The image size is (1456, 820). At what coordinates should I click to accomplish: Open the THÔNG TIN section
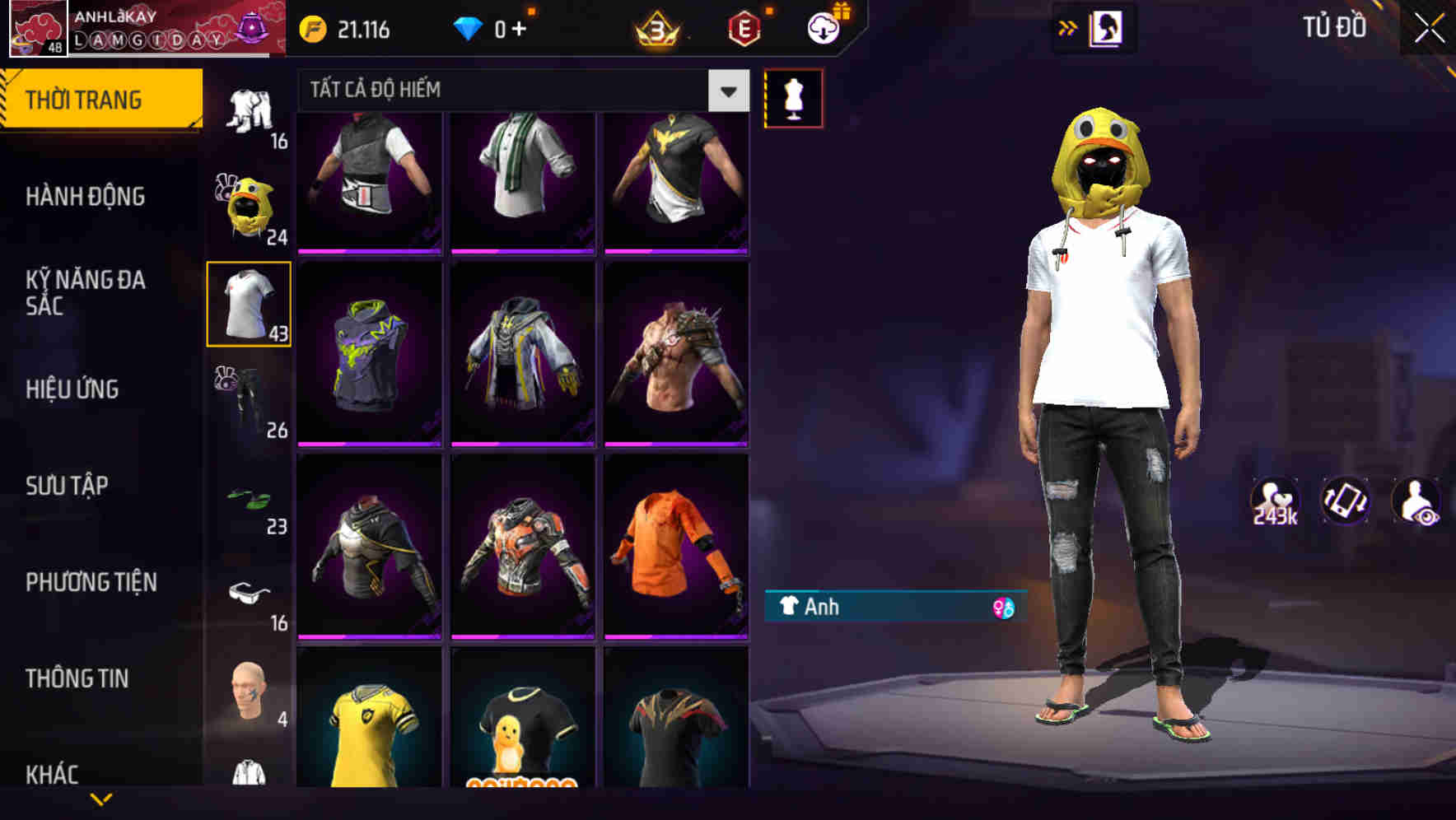pos(77,678)
